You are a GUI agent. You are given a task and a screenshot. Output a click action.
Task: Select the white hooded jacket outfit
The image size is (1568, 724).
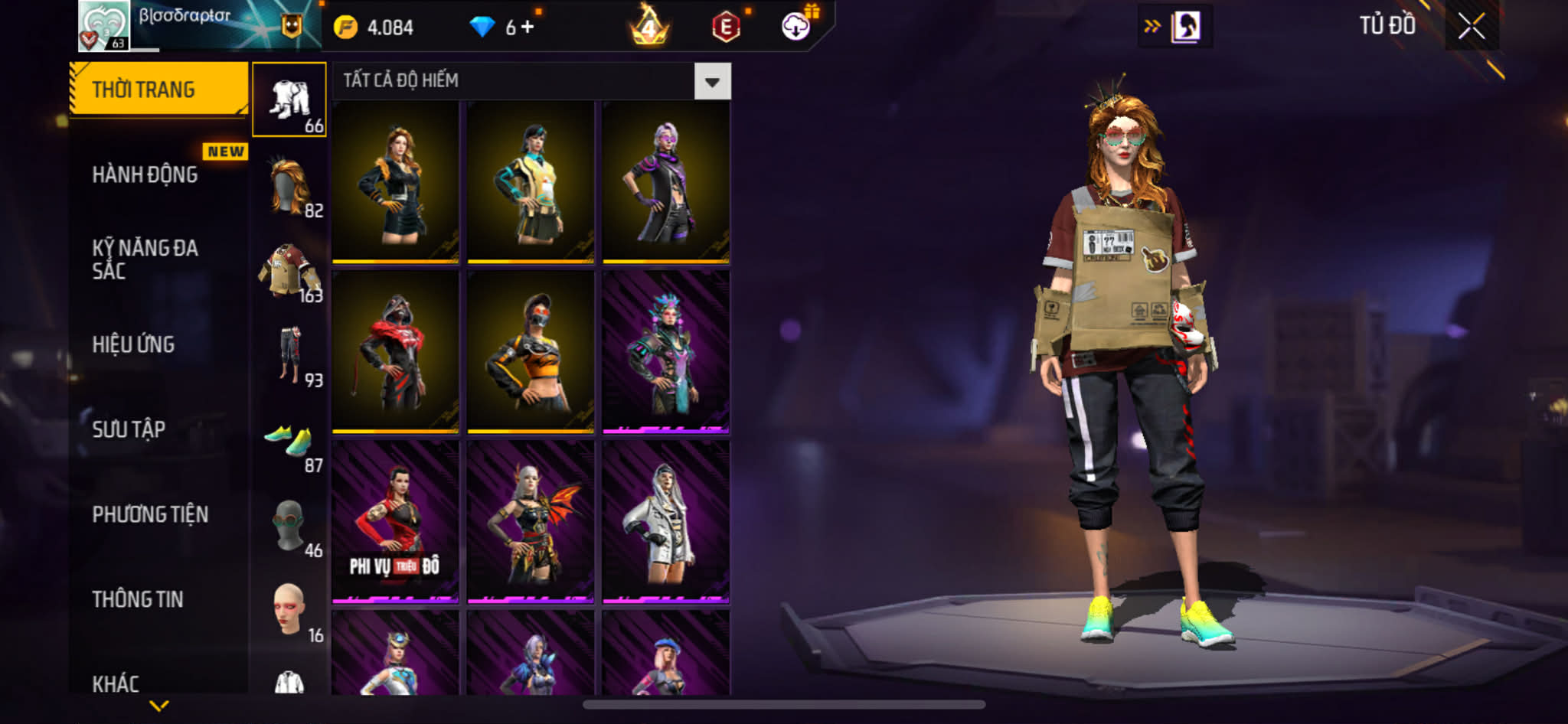point(665,522)
